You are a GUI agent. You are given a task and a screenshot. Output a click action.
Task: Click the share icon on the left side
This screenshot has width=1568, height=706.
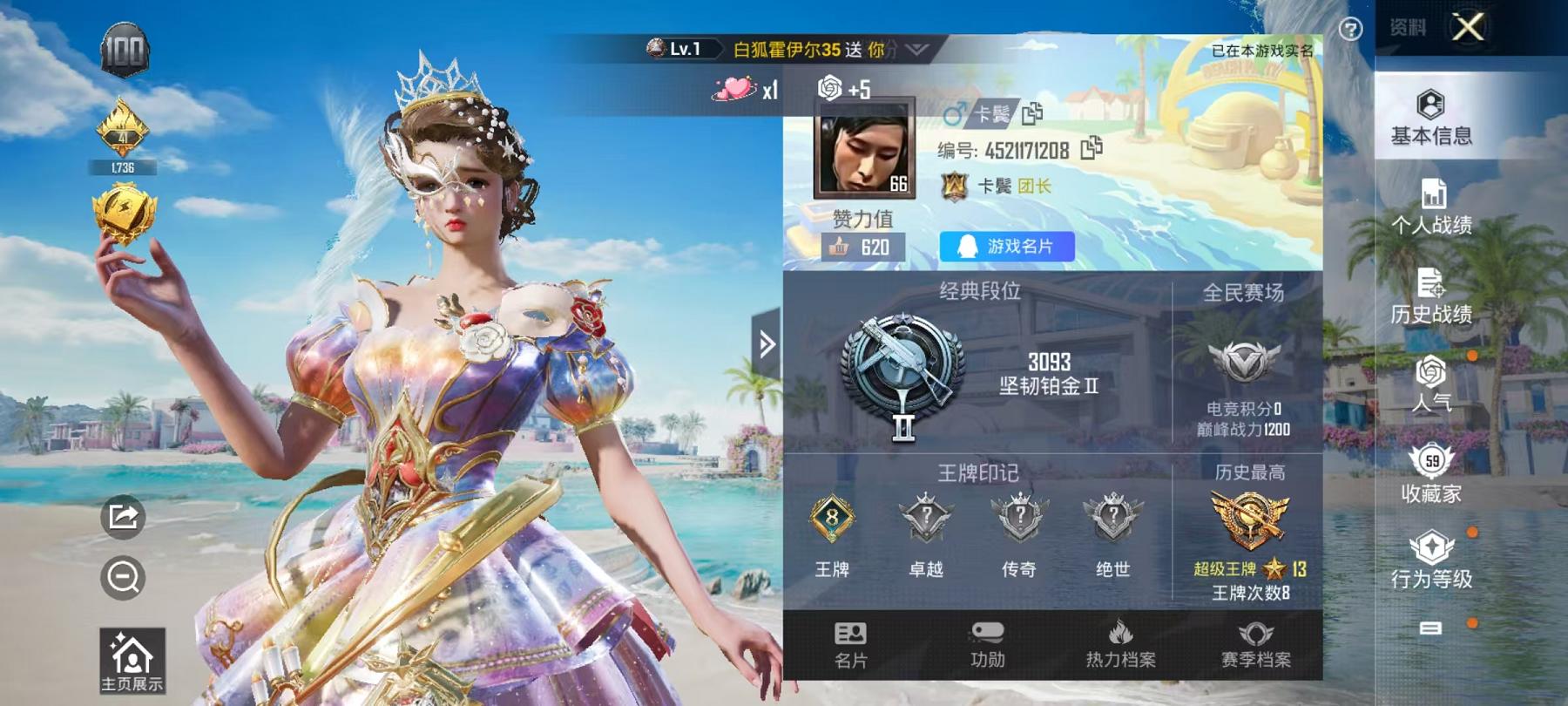[125, 516]
